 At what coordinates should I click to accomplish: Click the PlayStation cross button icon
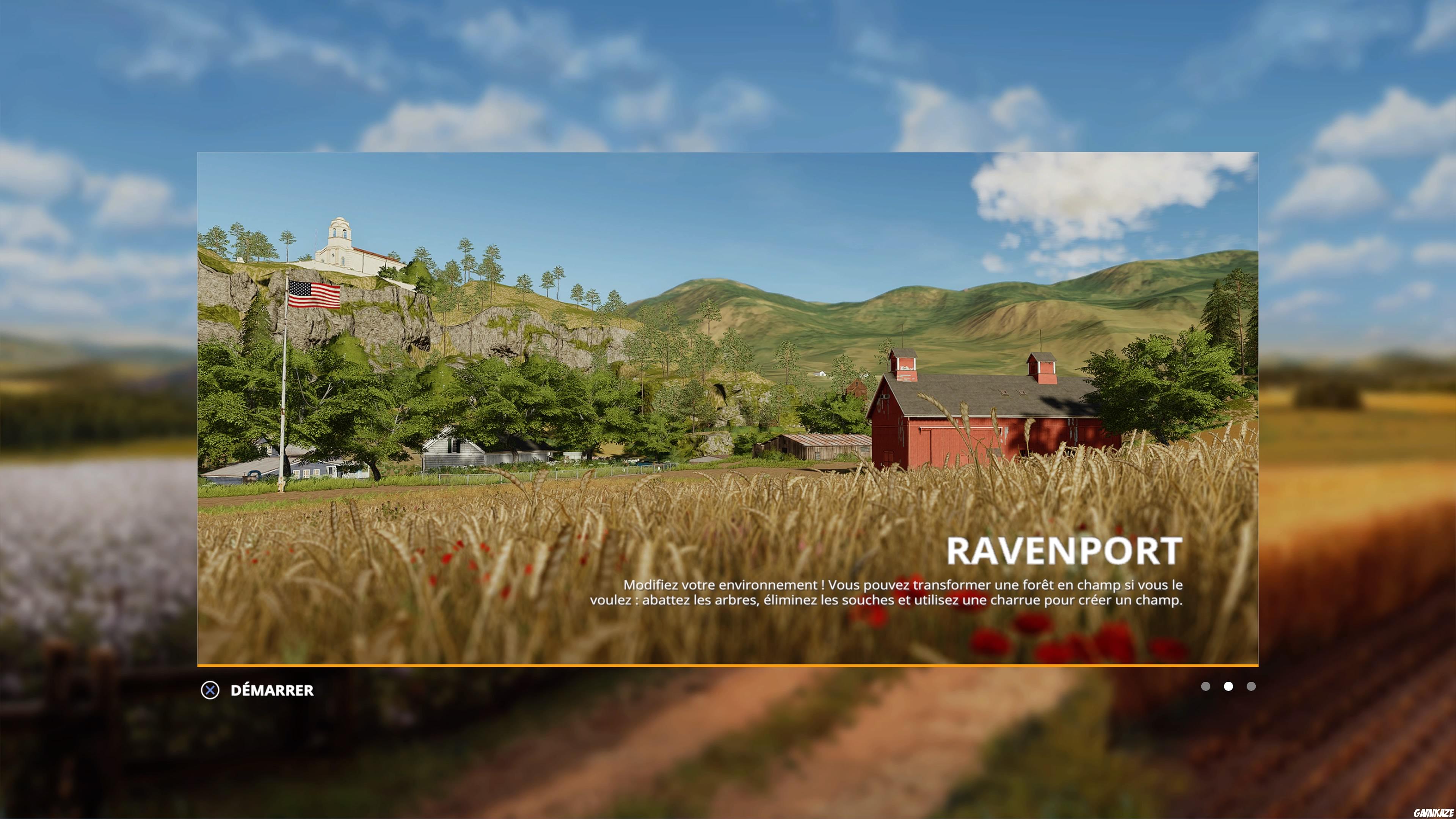(211, 690)
